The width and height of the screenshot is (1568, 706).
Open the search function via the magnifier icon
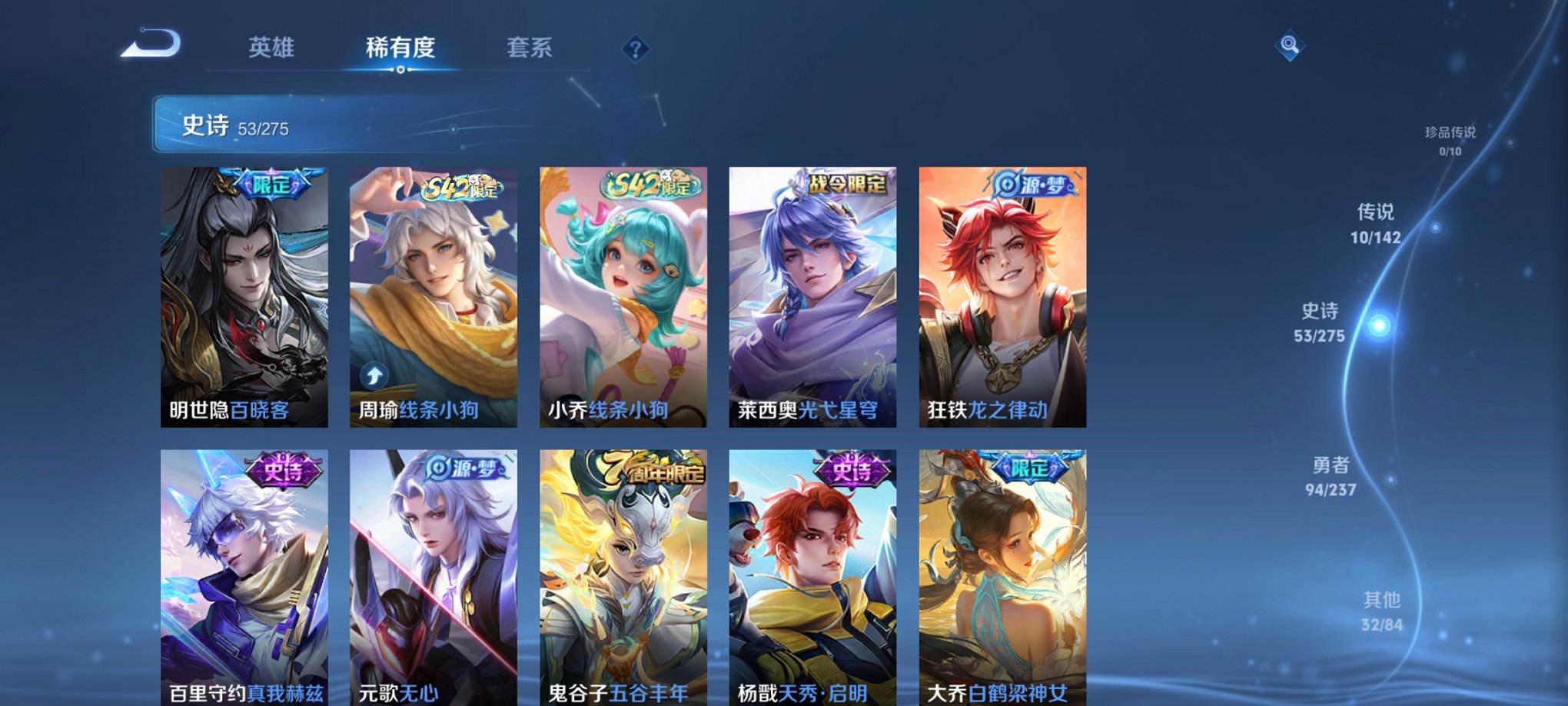point(1290,46)
